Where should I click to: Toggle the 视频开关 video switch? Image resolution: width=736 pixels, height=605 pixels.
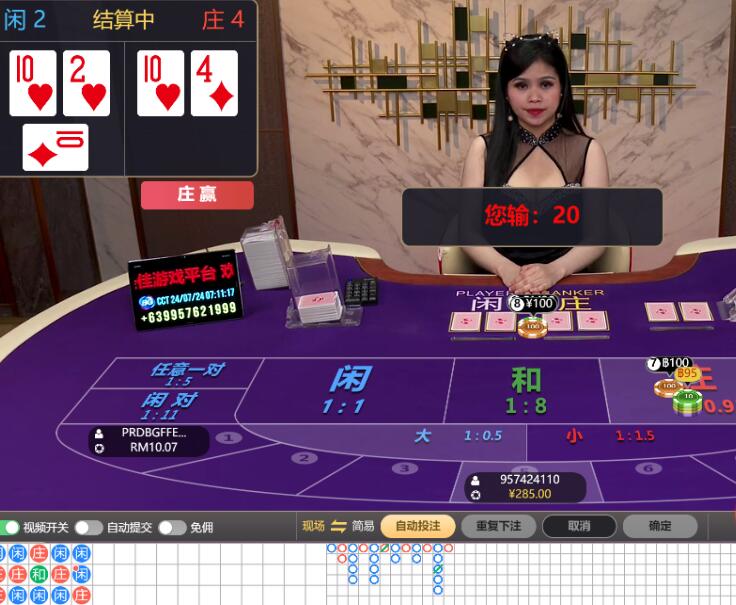(x=11, y=527)
